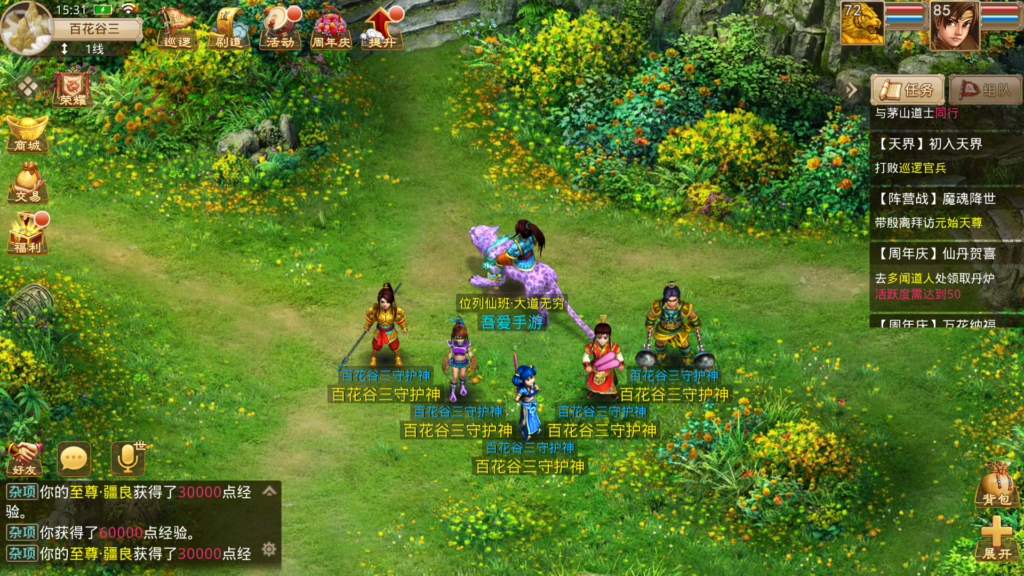Screen dimensions: 1024x576
Task: Switch to the 组队 team tab
Action: click(x=984, y=90)
